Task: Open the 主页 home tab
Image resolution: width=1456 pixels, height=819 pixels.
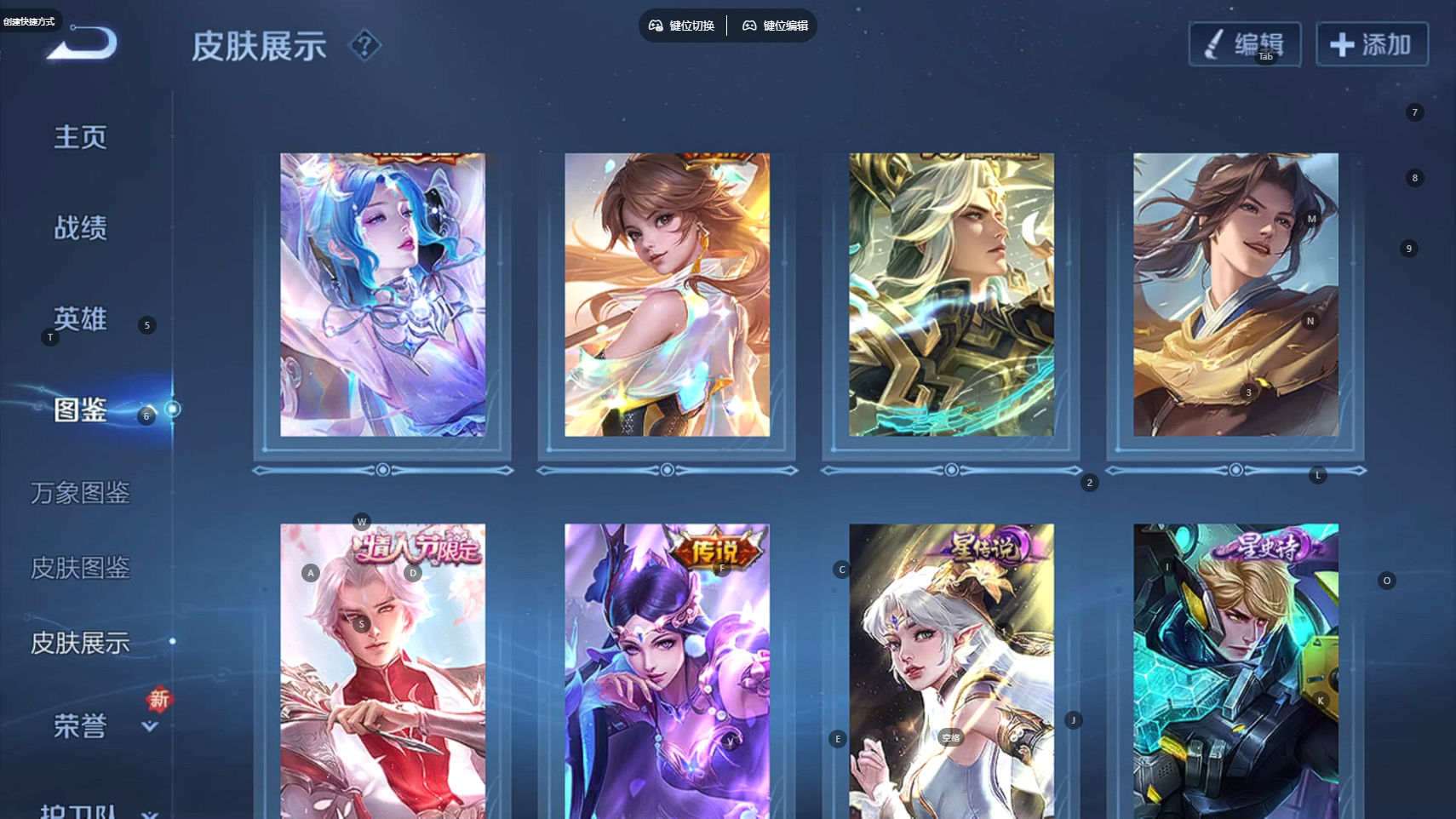Action: tap(80, 137)
